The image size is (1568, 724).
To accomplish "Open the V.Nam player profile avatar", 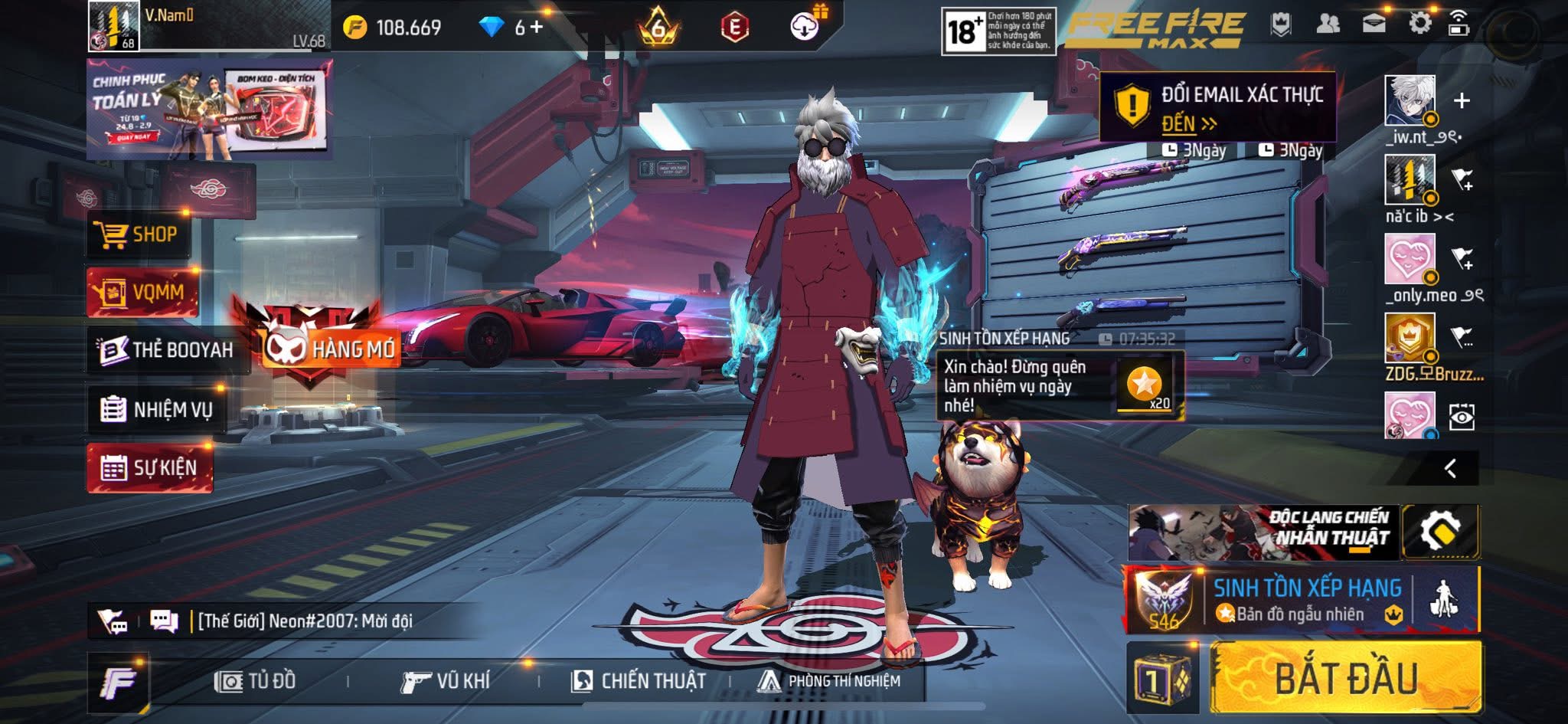I will click(x=113, y=26).
